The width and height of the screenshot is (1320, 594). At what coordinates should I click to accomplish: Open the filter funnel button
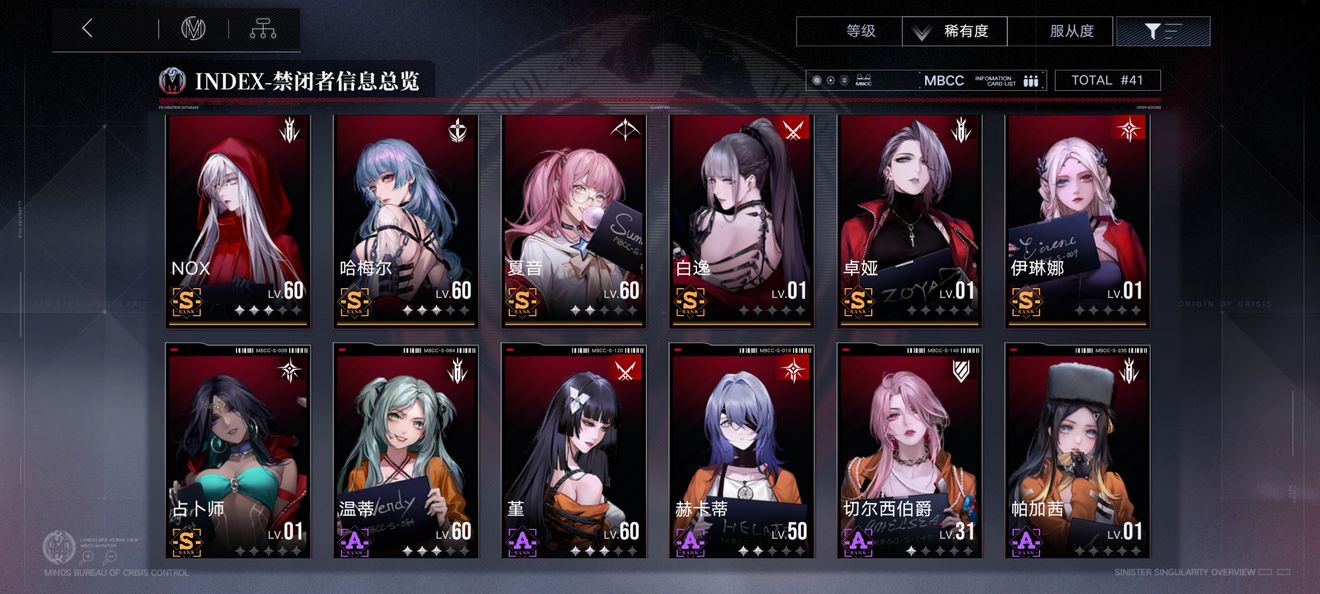(1162, 31)
